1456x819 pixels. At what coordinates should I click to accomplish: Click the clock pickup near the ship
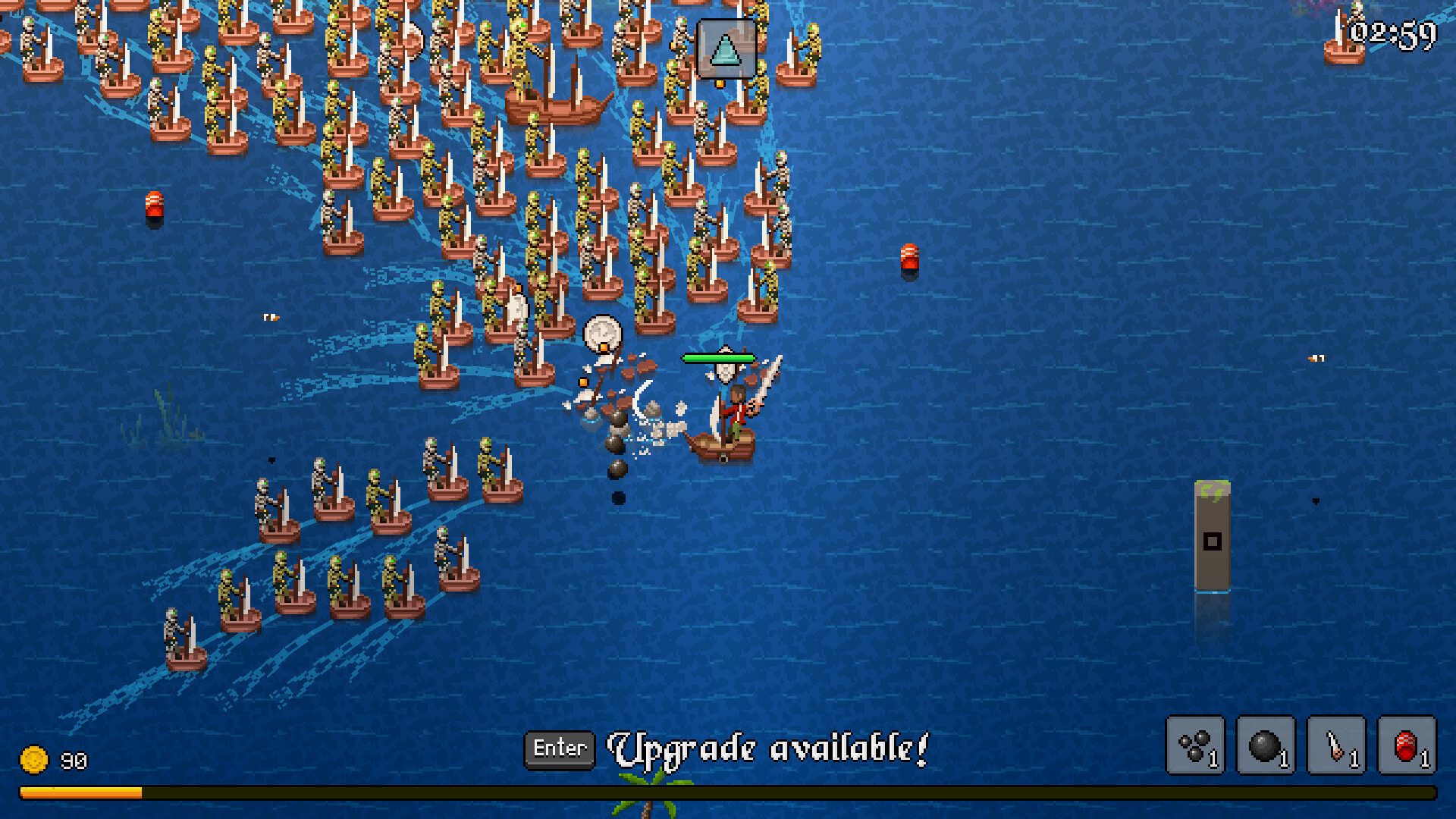click(x=601, y=334)
